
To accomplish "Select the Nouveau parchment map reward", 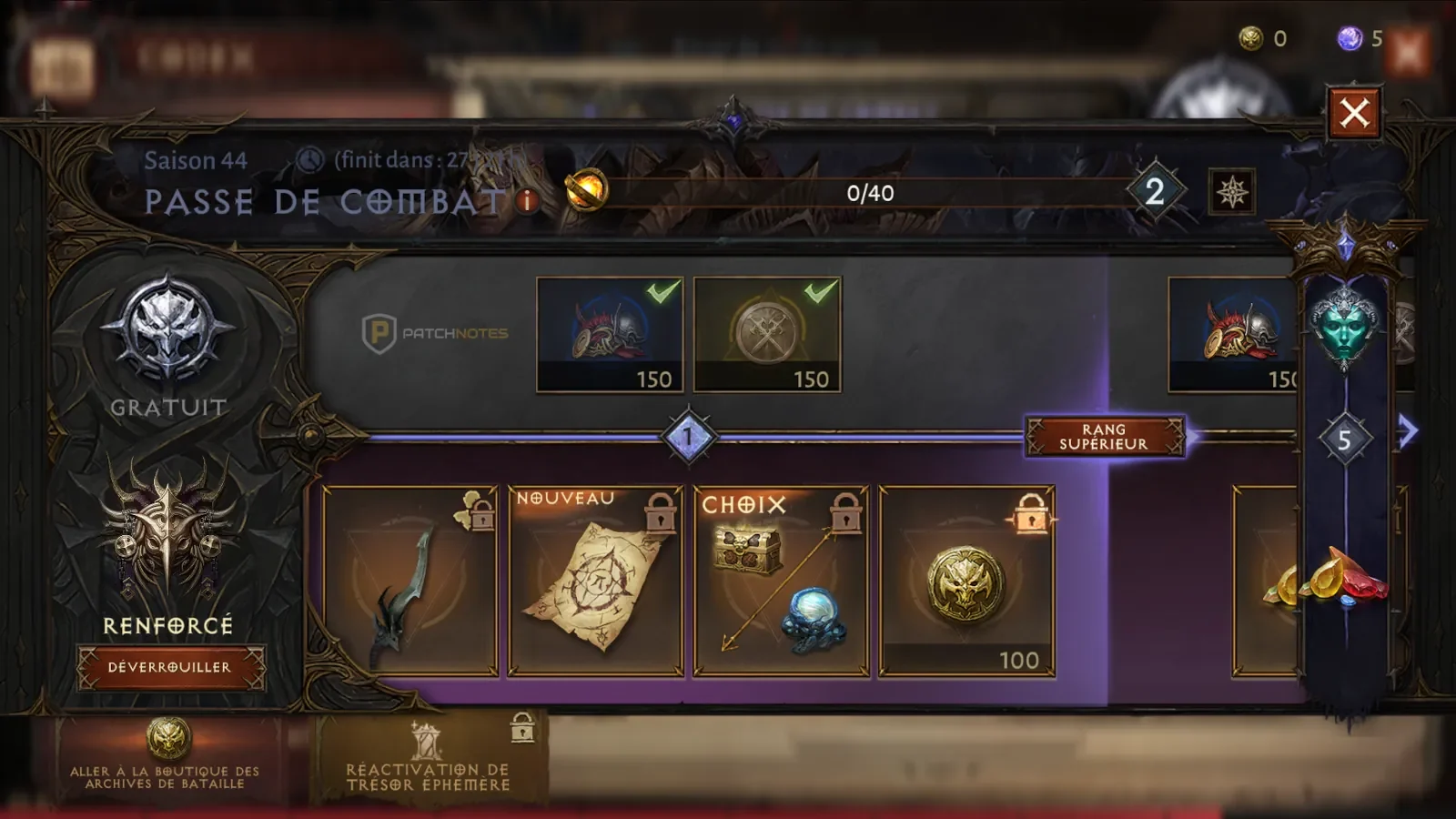I will click(x=596, y=581).
